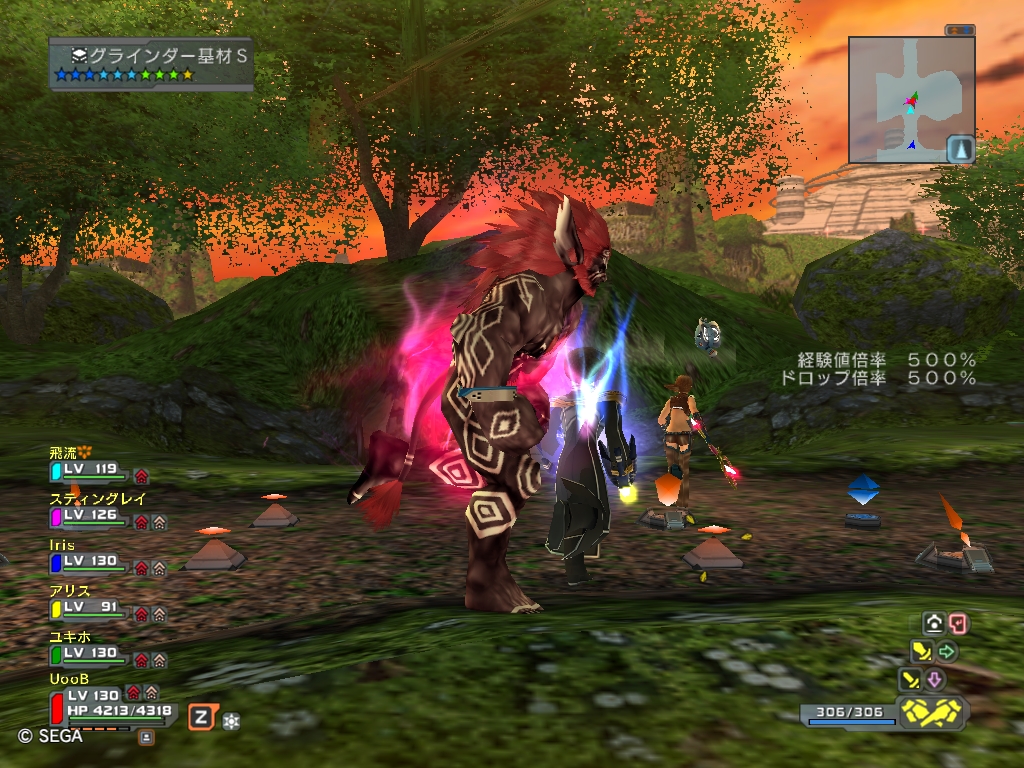Select the minimap compass arrow button
The width and height of the screenshot is (1024, 768).
[x=960, y=149]
